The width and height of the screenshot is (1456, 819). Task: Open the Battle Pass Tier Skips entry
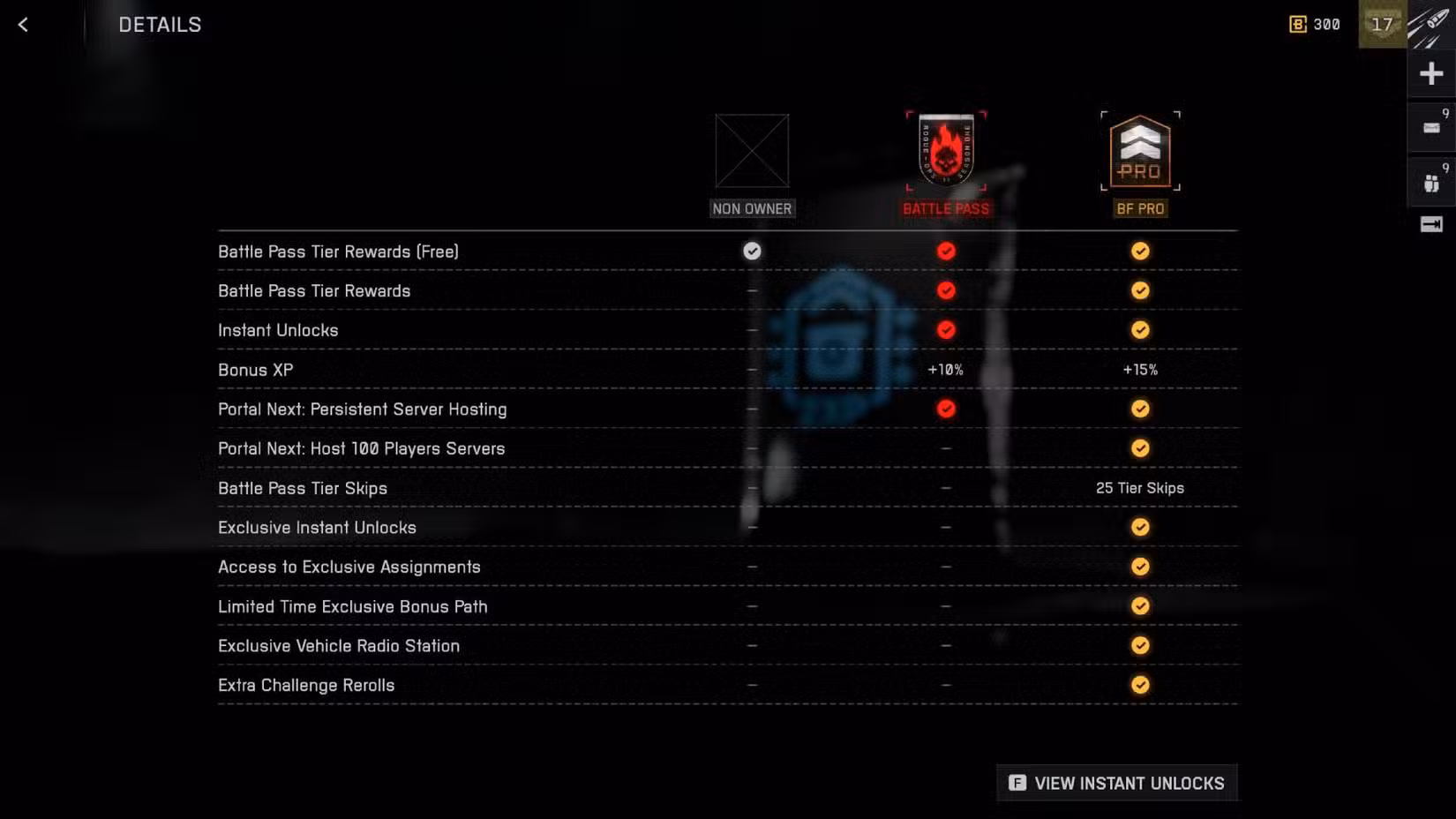303,488
